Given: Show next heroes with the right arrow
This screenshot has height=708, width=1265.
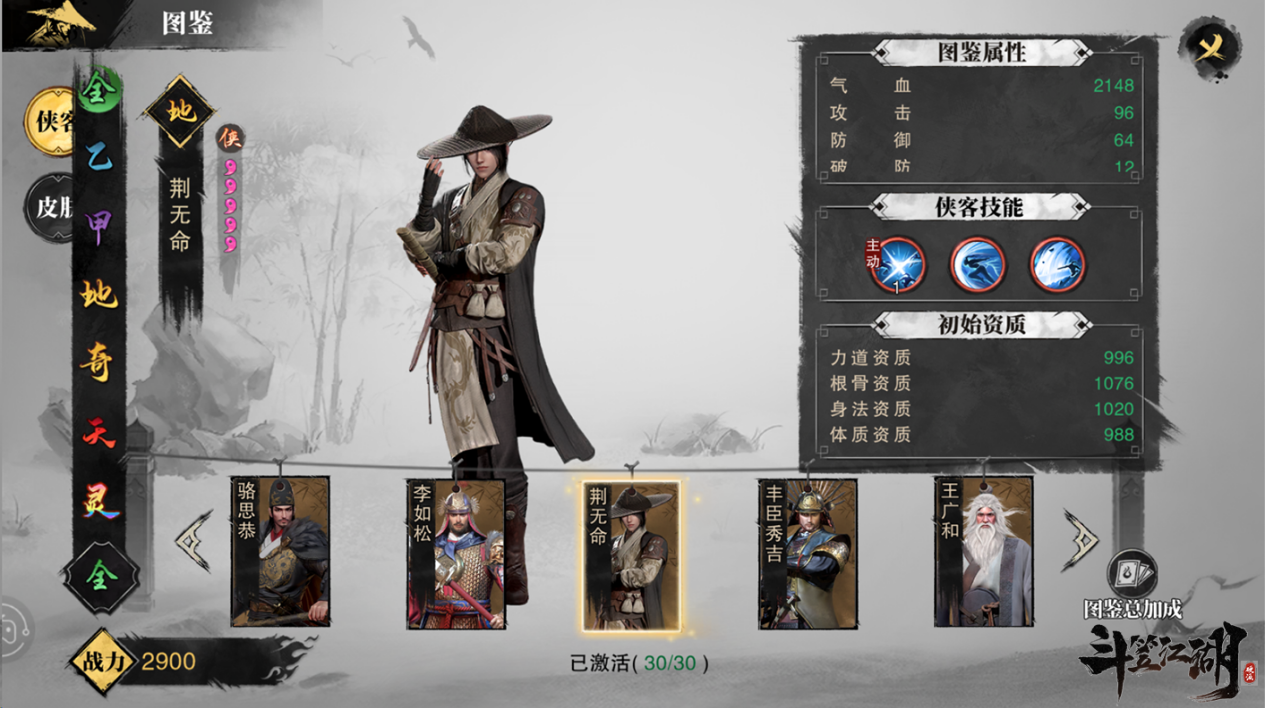Looking at the screenshot, I should pyautogui.click(x=1082, y=540).
